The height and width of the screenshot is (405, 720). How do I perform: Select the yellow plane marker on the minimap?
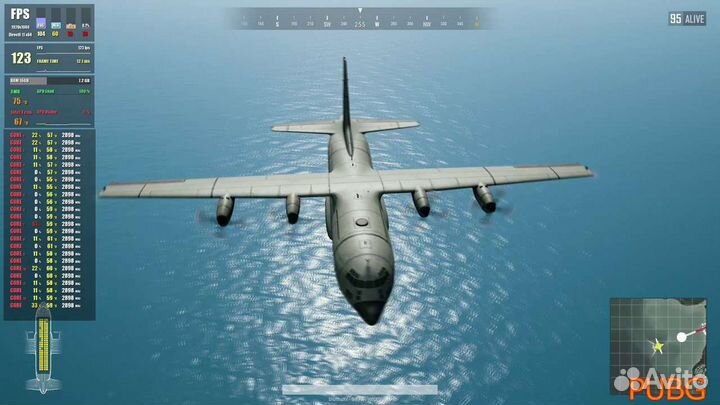click(658, 346)
